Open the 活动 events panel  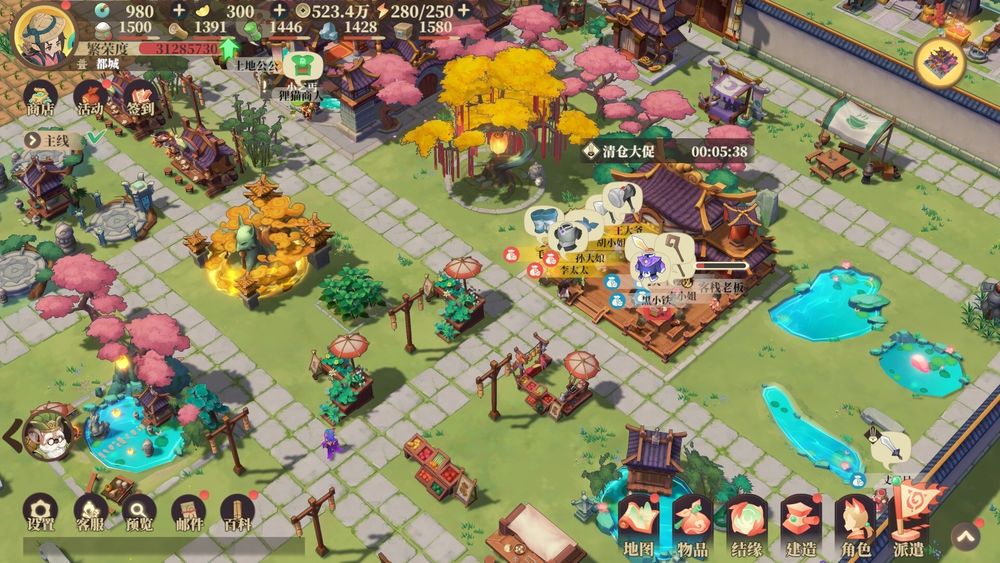pyautogui.click(x=90, y=100)
